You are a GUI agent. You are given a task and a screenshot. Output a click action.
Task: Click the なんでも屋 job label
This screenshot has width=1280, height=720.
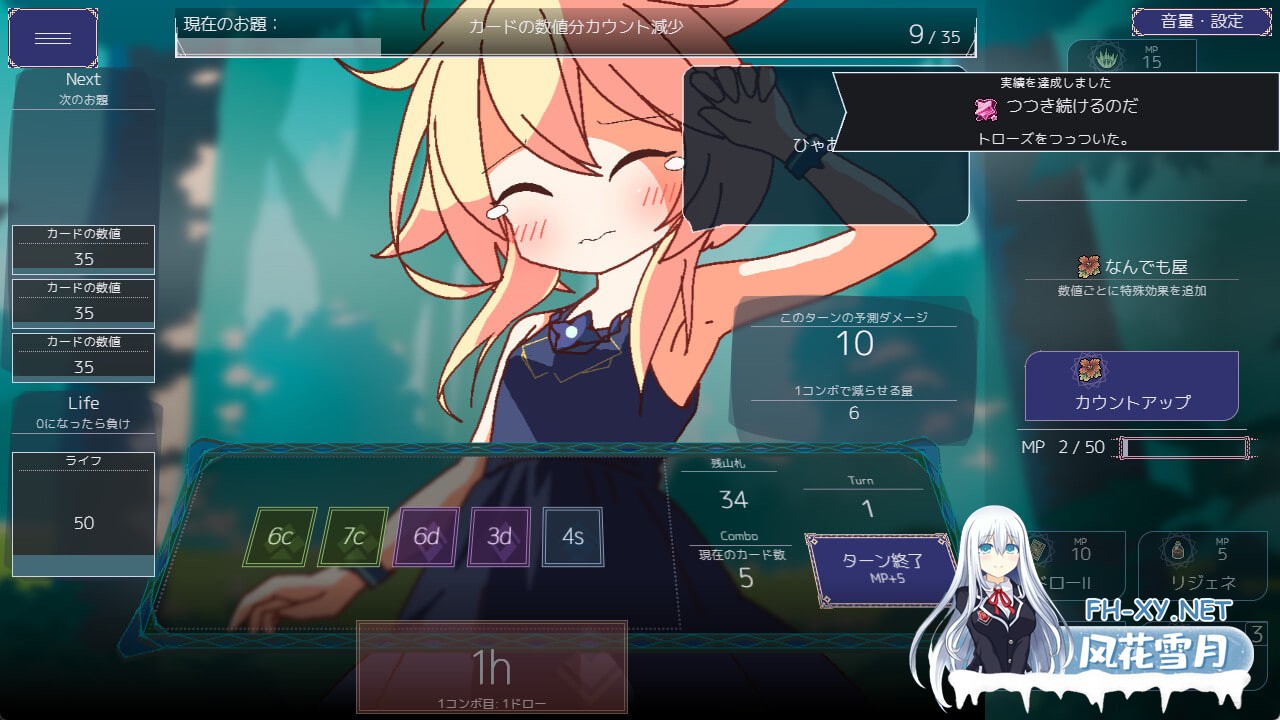[1132, 267]
